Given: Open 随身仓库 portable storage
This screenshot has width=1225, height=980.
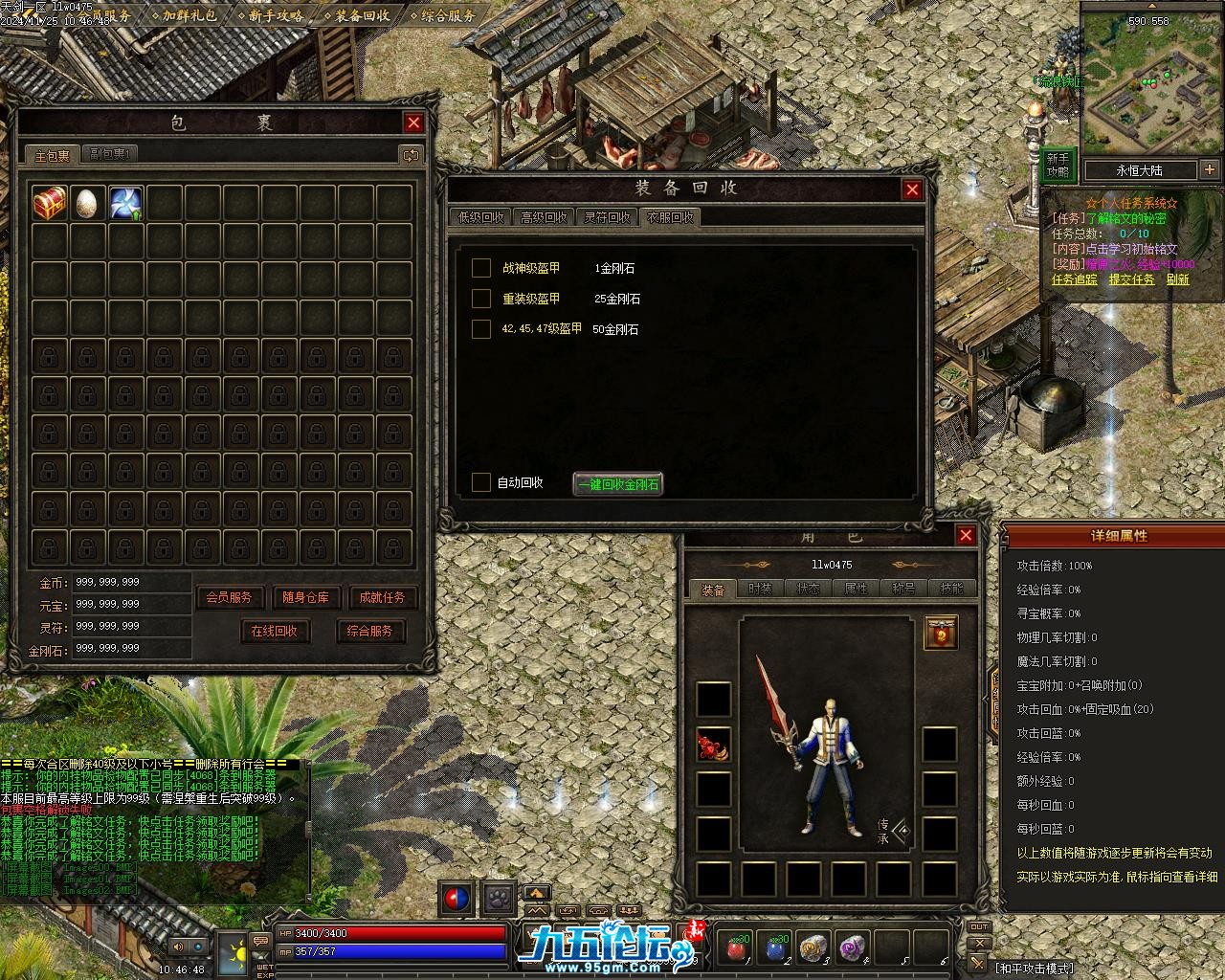Looking at the screenshot, I should [305, 597].
